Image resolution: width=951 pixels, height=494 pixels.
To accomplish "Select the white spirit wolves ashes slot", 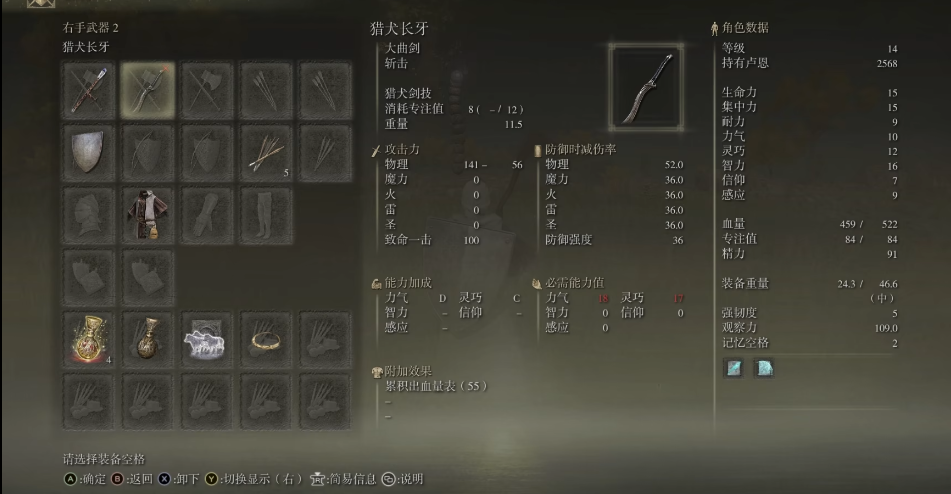I will pos(207,340).
